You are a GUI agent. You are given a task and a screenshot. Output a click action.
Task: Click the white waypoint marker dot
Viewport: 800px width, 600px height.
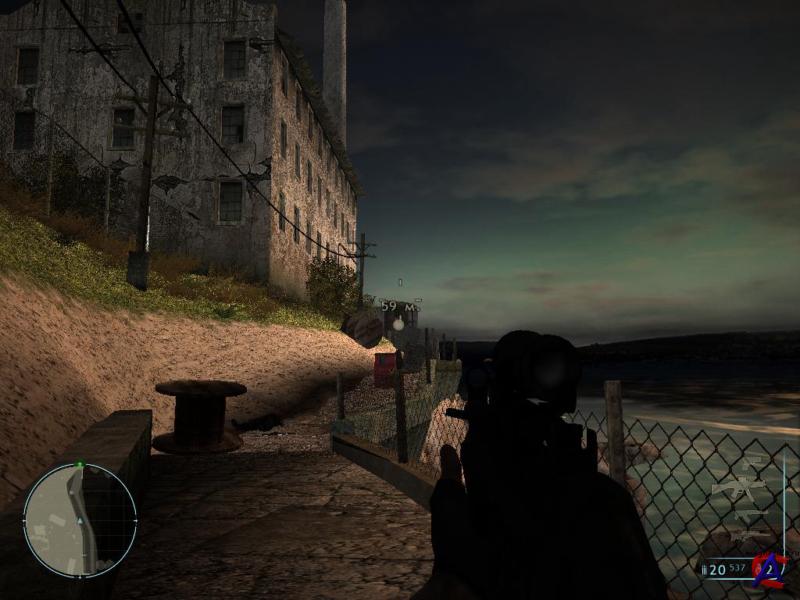click(x=398, y=324)
